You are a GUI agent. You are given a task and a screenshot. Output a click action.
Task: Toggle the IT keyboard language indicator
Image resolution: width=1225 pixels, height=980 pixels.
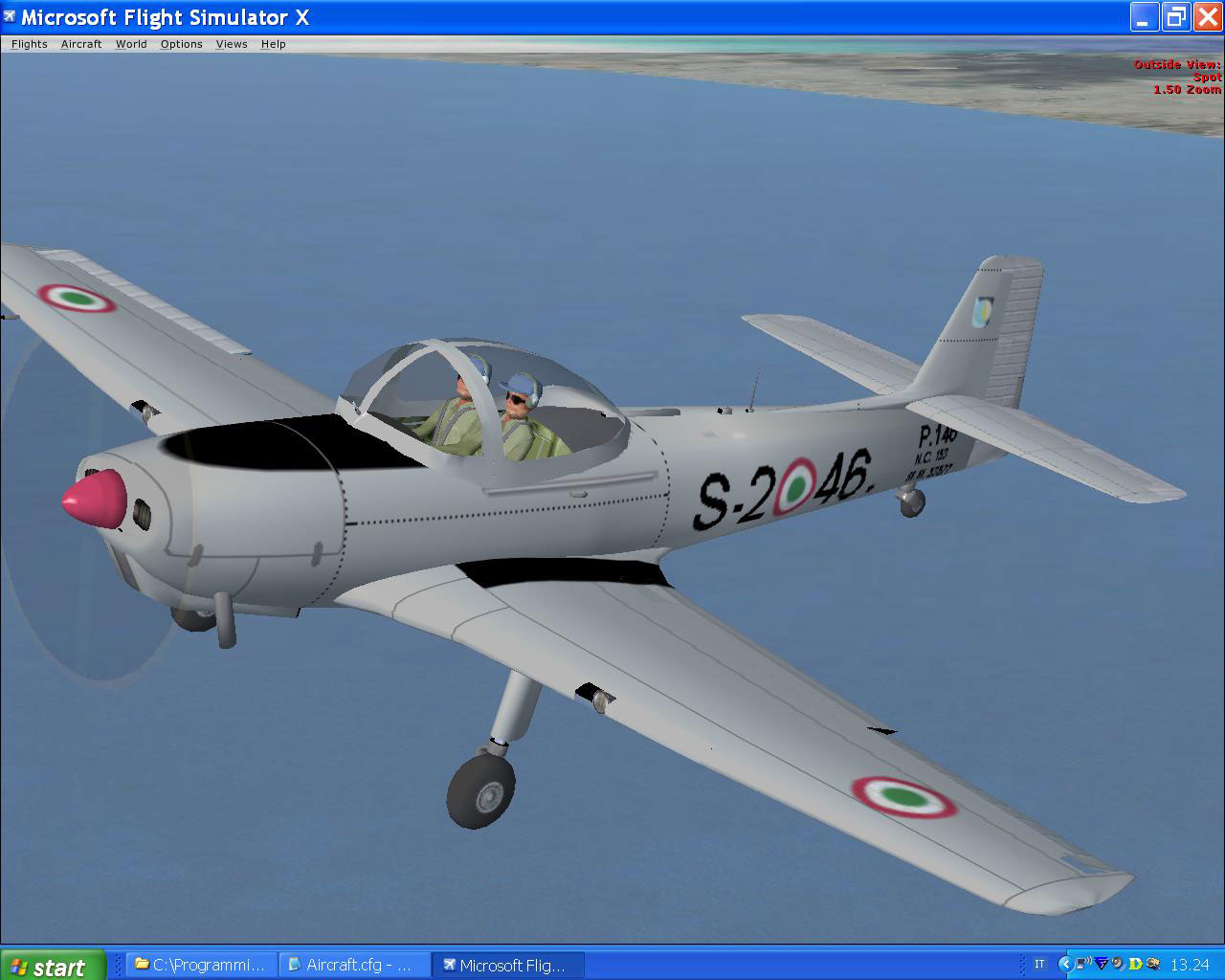(1041, 964)
